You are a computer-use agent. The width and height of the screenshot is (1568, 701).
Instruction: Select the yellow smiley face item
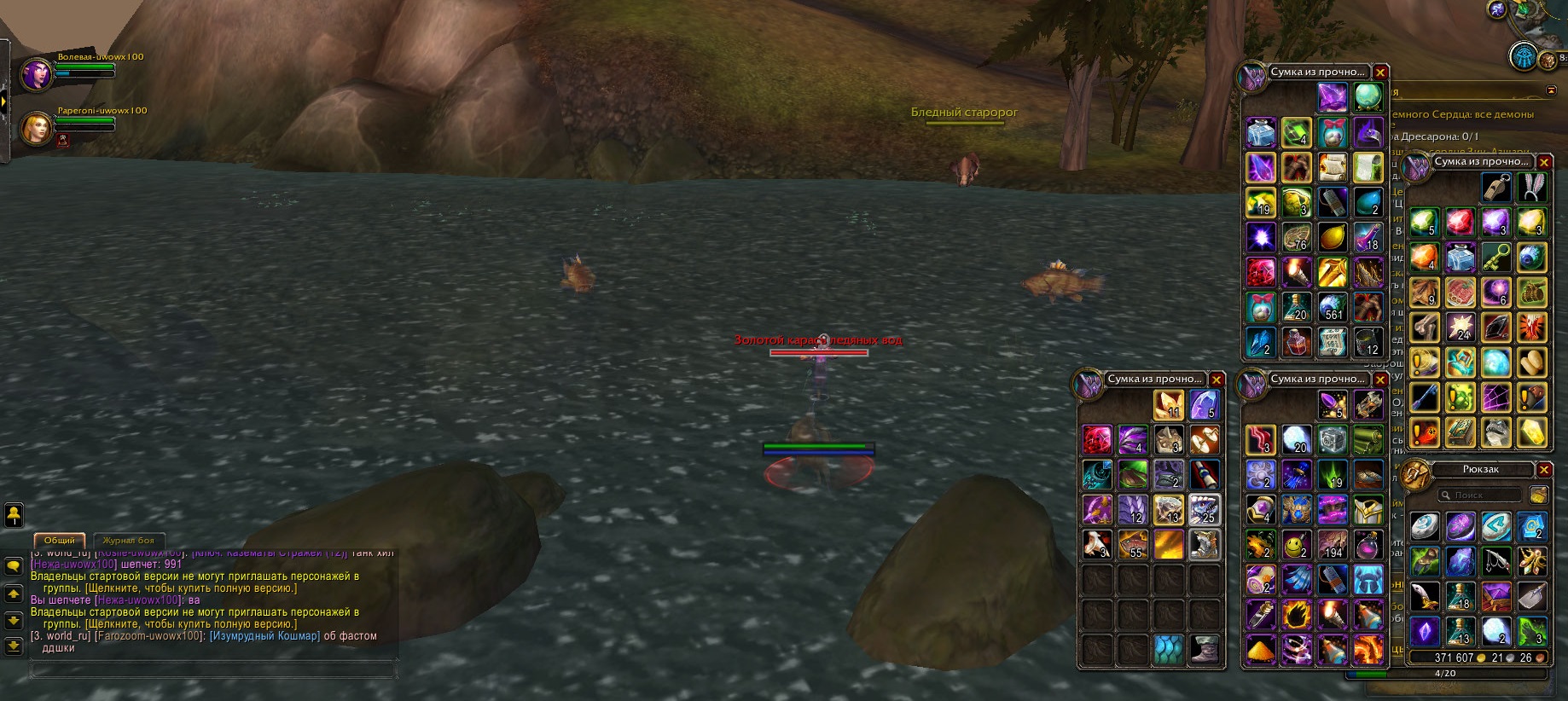tap(1297, 544)
